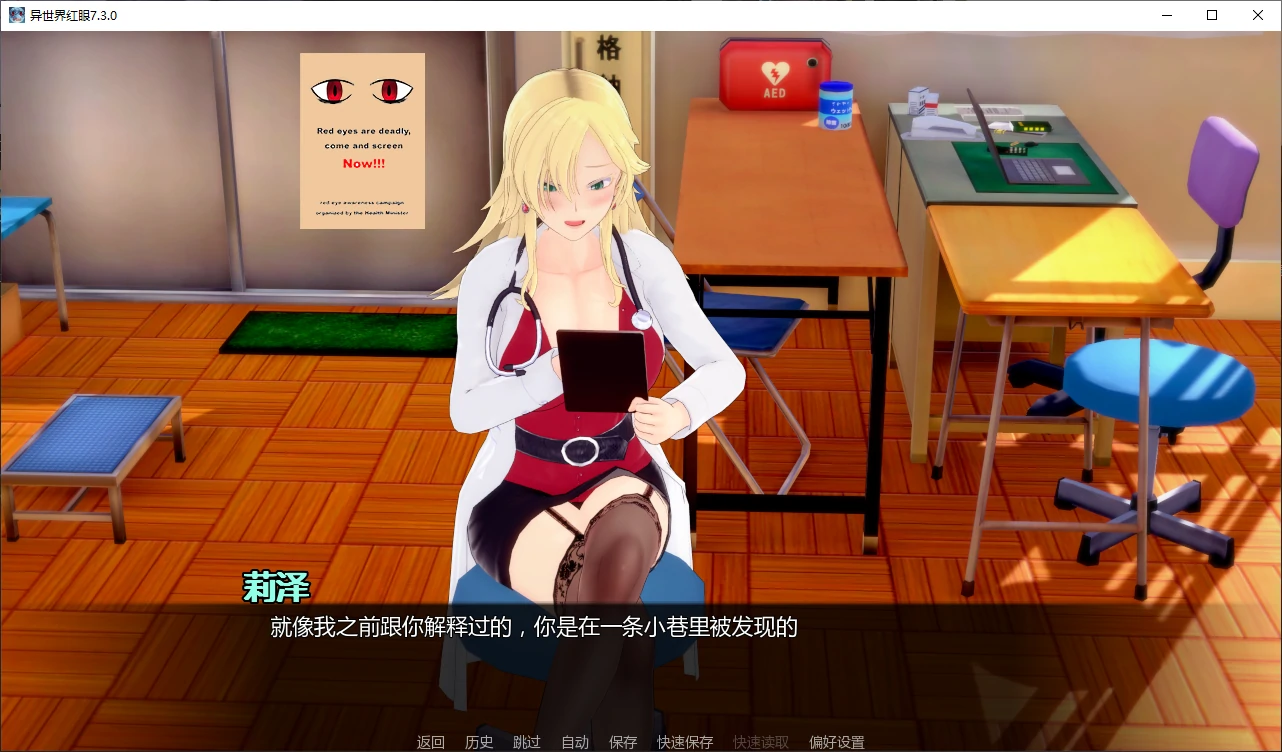Image resolution: width=1282 pixels, height=752 pixels.
Task: Attempt the grayed-out 快速读取 quick load
Action: 763,742
